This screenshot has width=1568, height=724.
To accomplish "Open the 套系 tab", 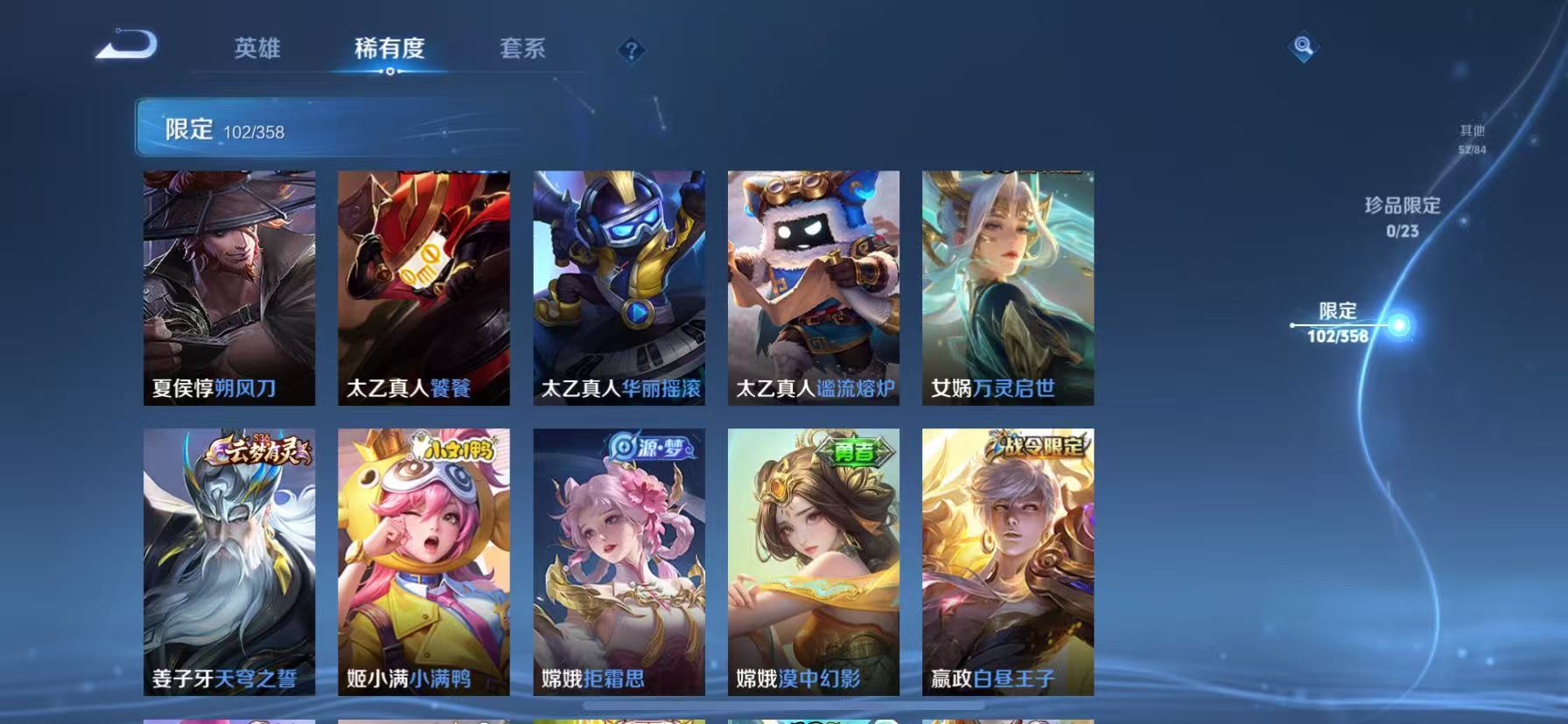I will click(x=522, y=50).
